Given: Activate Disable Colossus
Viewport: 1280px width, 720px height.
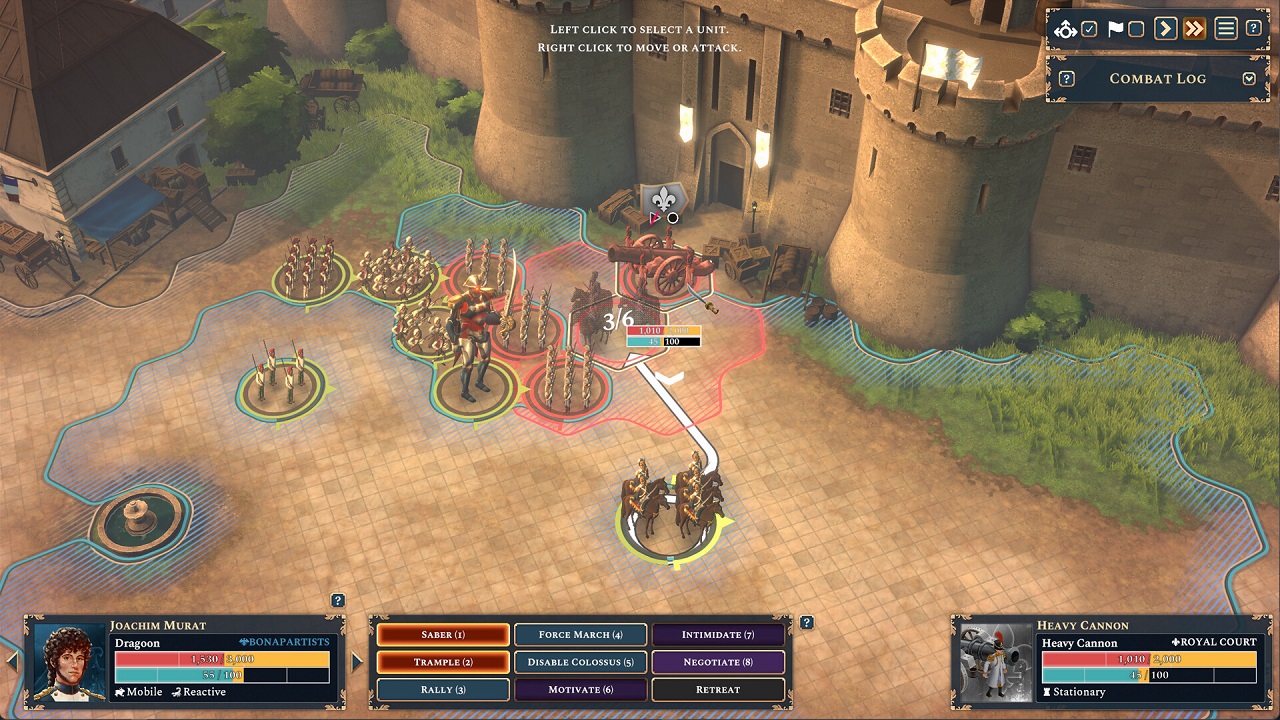Looking at the screenshot, I should [x=580, y=662].
